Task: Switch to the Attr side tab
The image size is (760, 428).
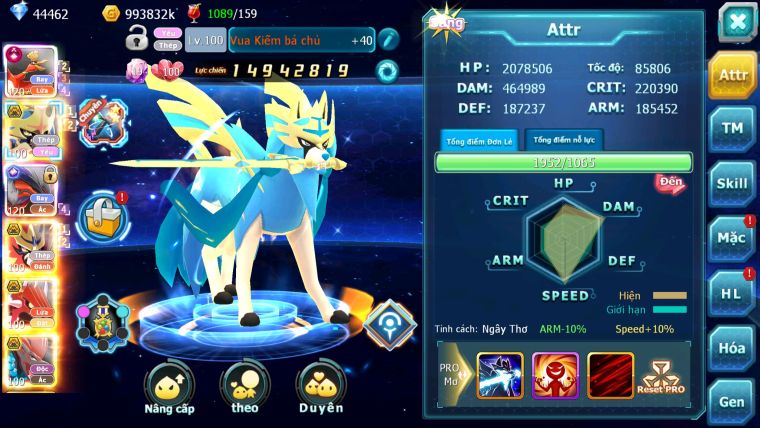Action: click(733, 75)
